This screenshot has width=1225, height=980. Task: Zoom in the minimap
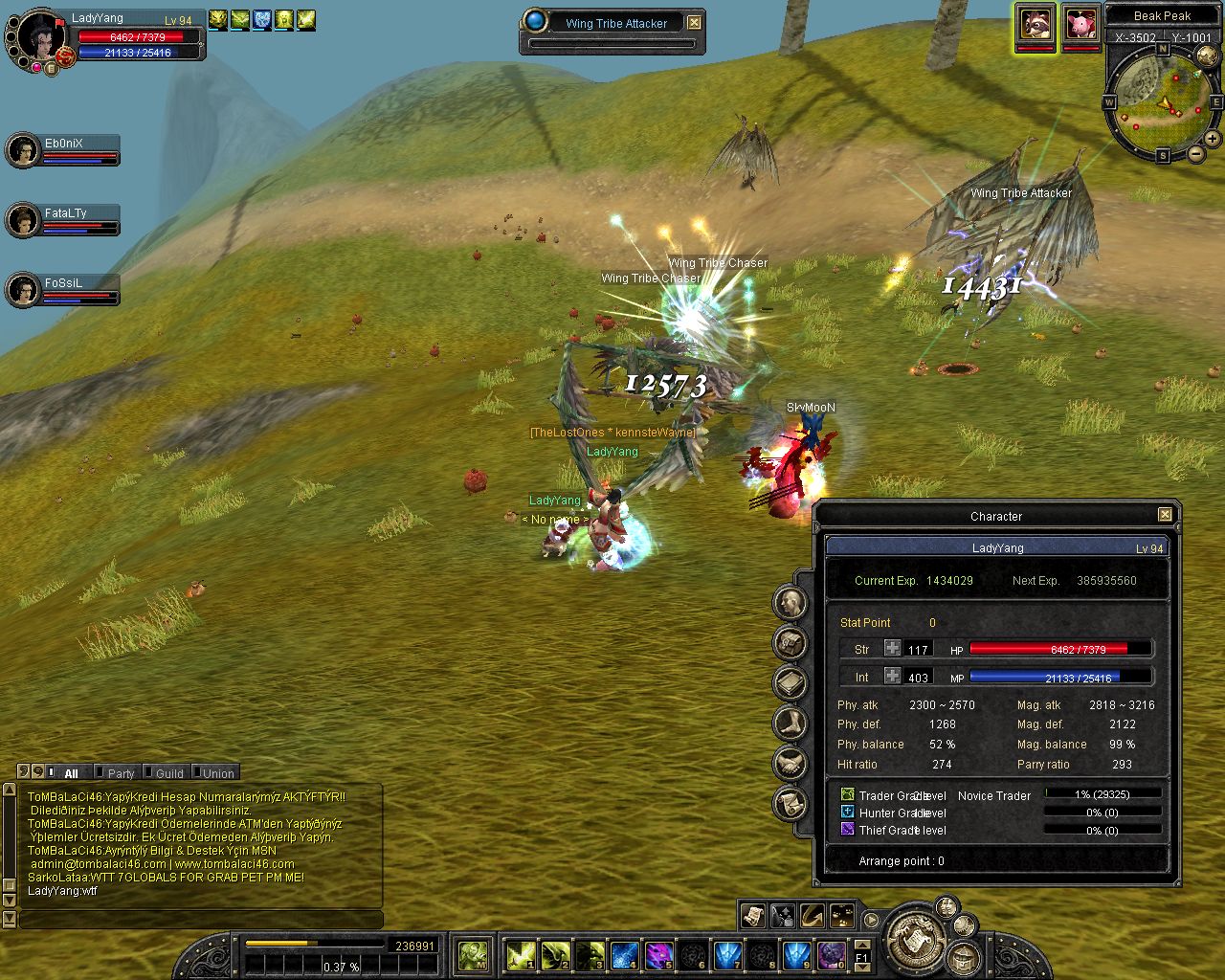click(x=1214, y=140)
